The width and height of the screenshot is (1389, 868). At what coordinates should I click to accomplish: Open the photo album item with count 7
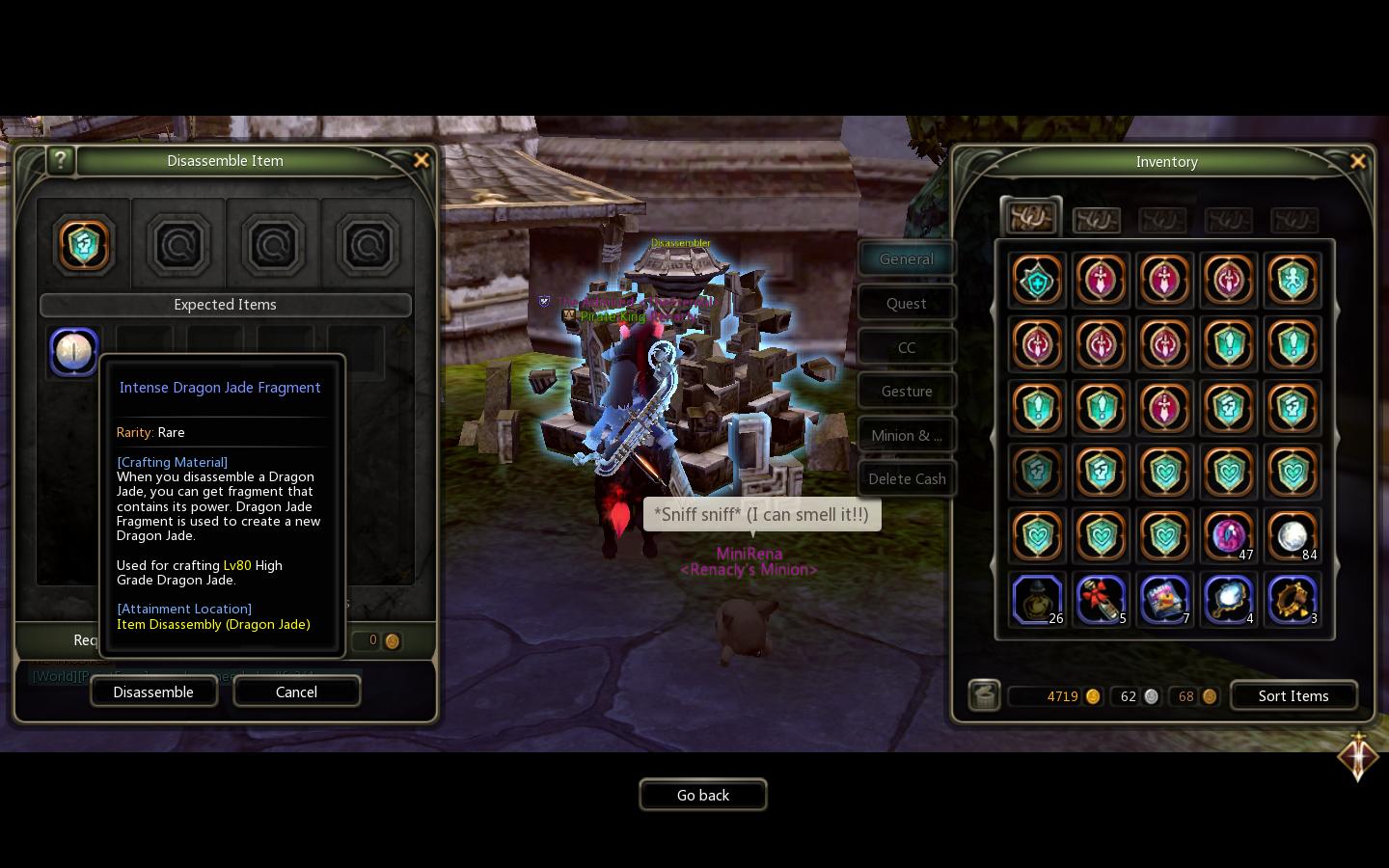click(x=1164, y=600)
